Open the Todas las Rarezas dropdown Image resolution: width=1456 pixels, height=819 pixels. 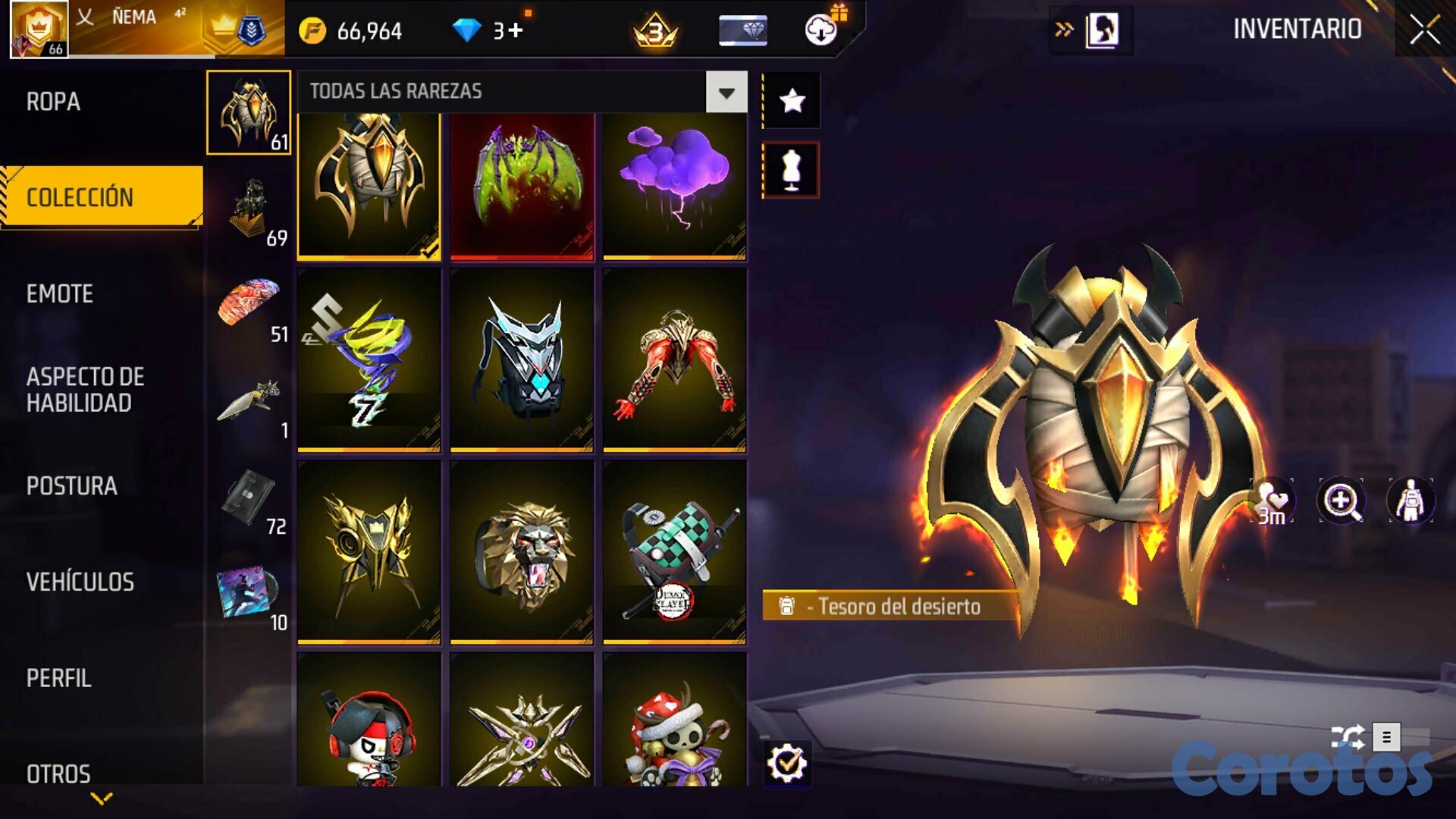click(x=726, y=93)
